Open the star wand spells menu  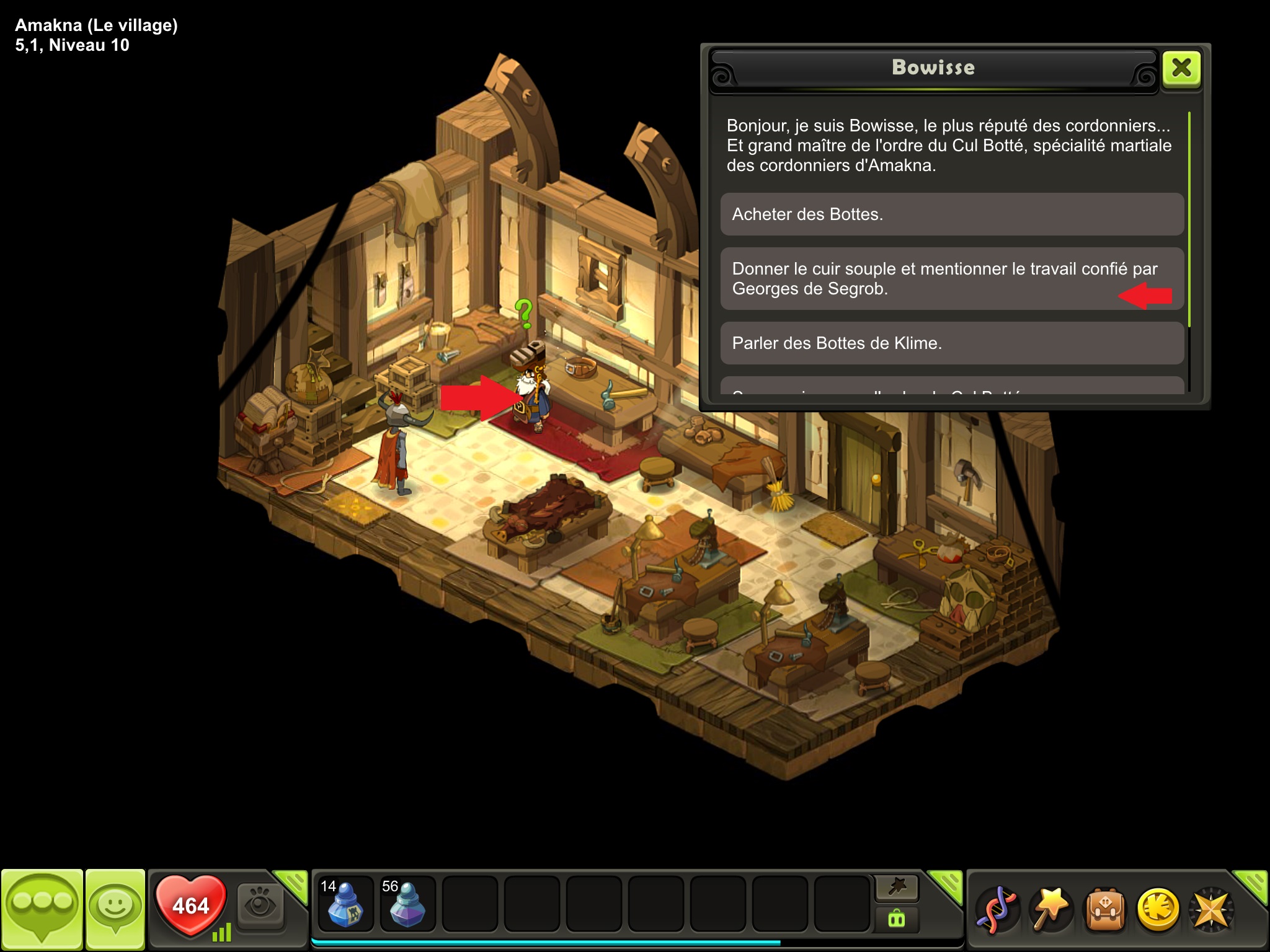tap(1050, 910)
